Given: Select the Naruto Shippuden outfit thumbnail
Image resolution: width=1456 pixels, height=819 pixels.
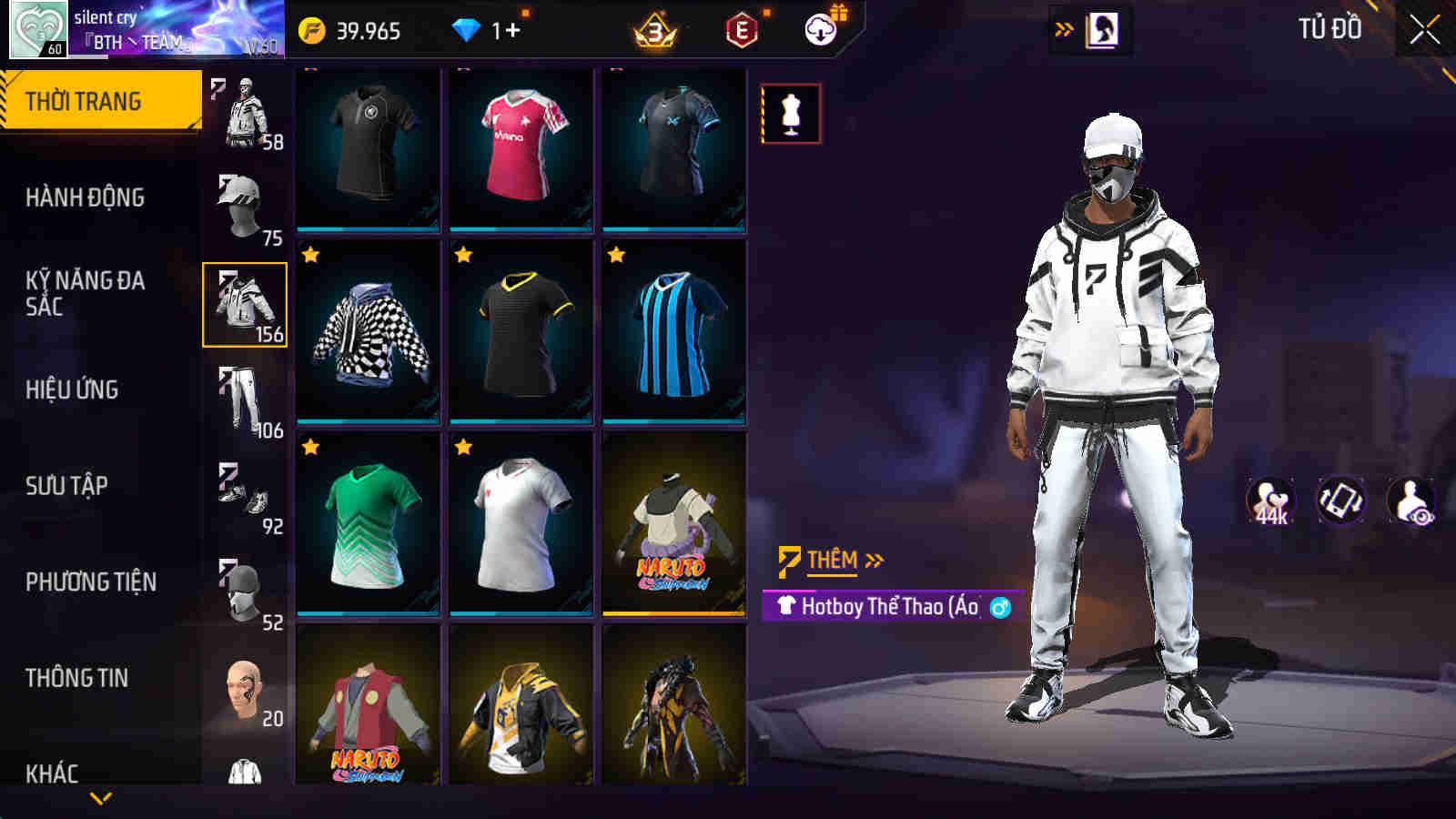Looking at the screenshot, I should (x=673, y=528).
